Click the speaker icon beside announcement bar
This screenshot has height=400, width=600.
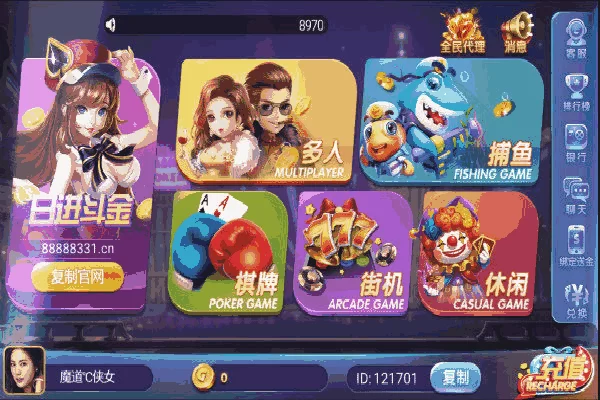click(110, 24)
